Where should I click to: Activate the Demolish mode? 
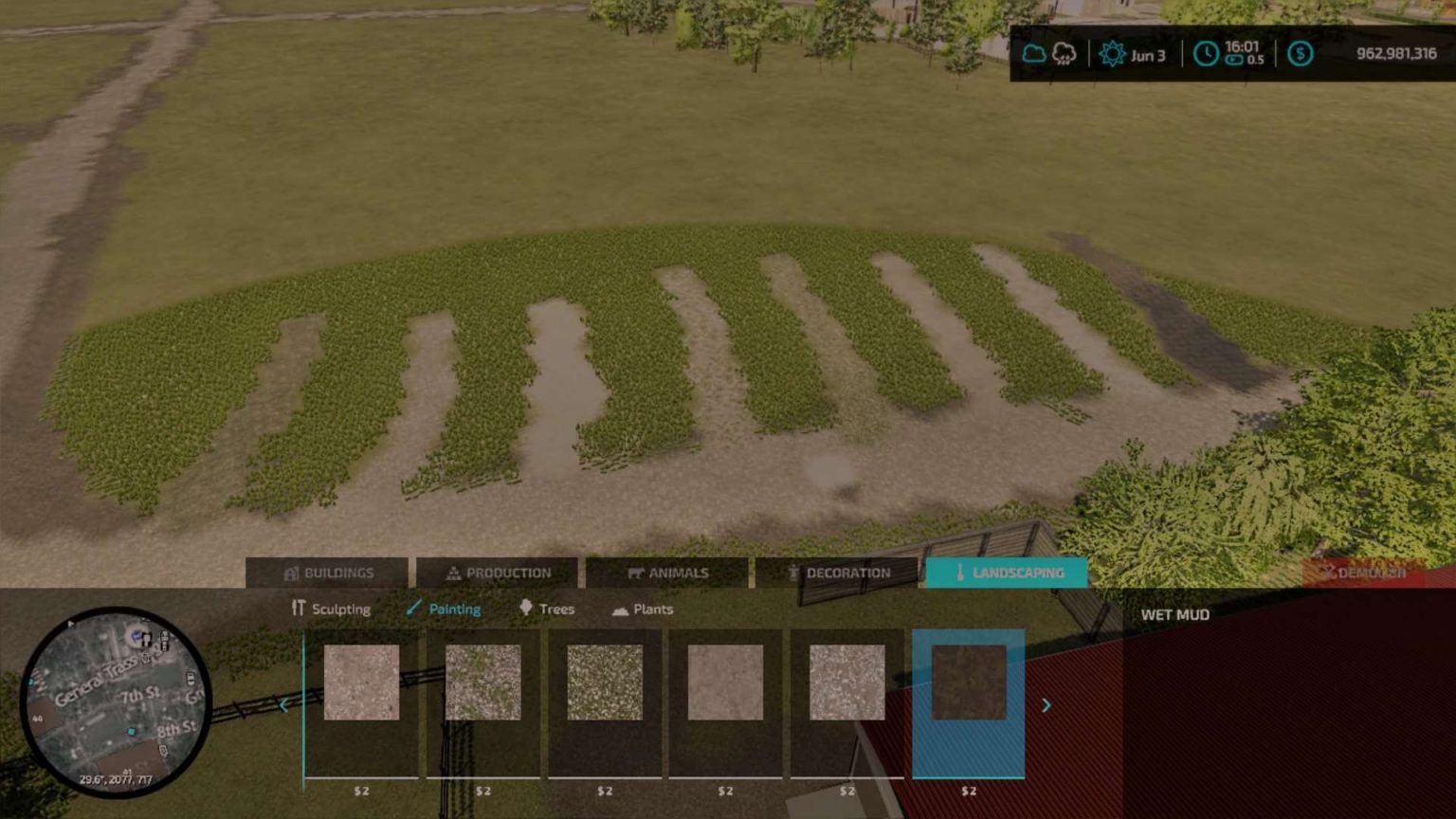[1368, 573]
